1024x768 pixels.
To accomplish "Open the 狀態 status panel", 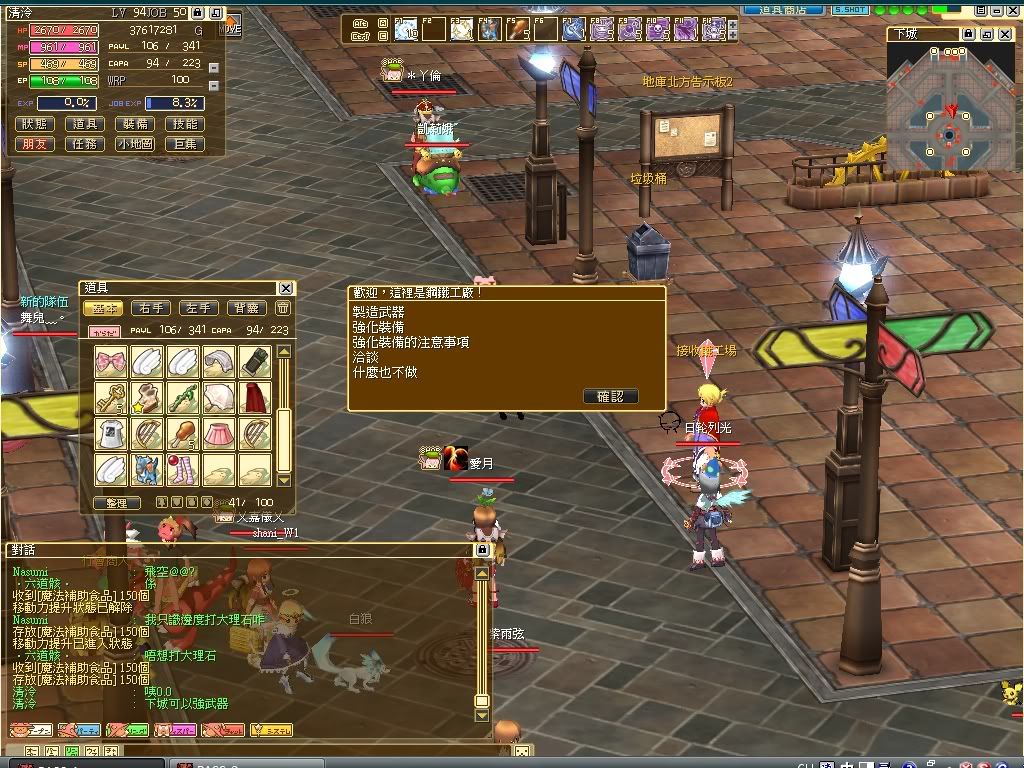I will pos(34,125).
